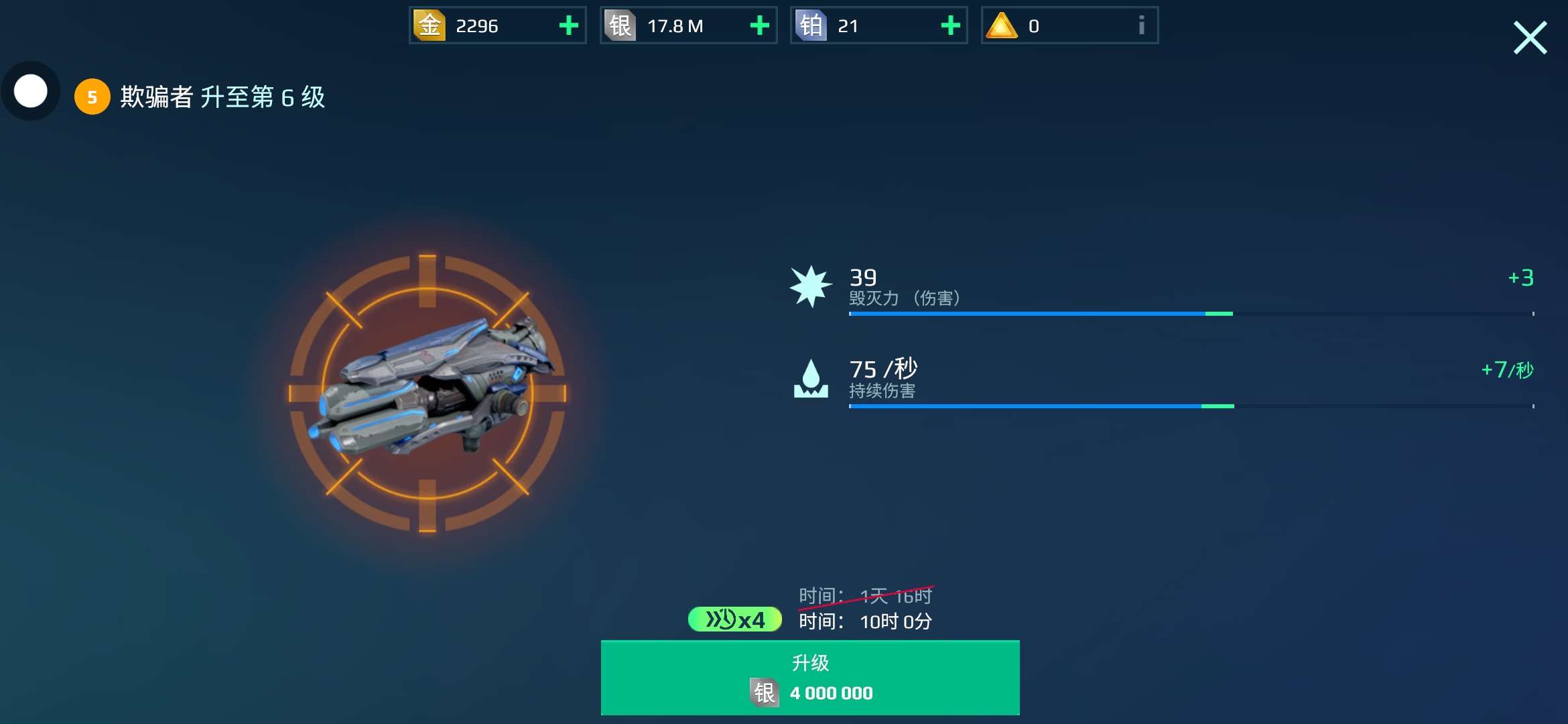Viewport: 1568px width, 724px height.
Task: Select the weapon thumbnail in the orange crosshair
Action: (x=428, y=394)
